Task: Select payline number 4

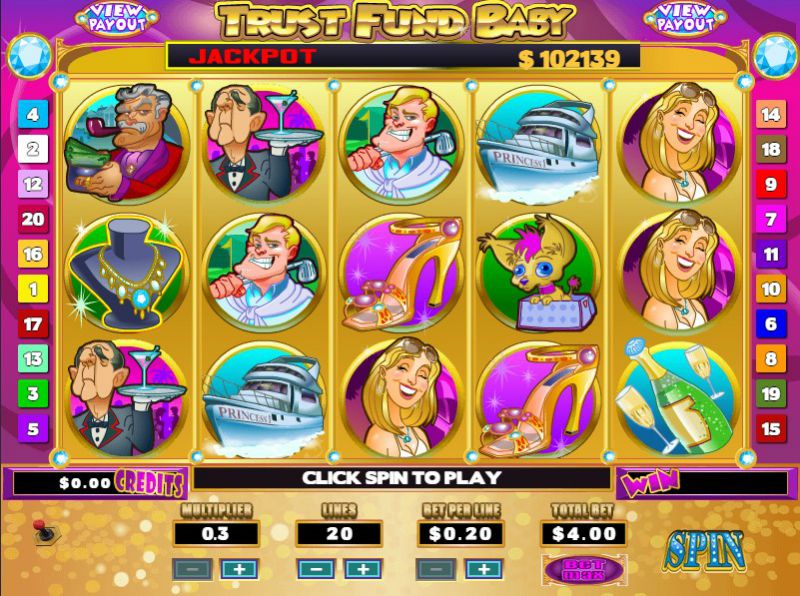Action: [32, 115]
